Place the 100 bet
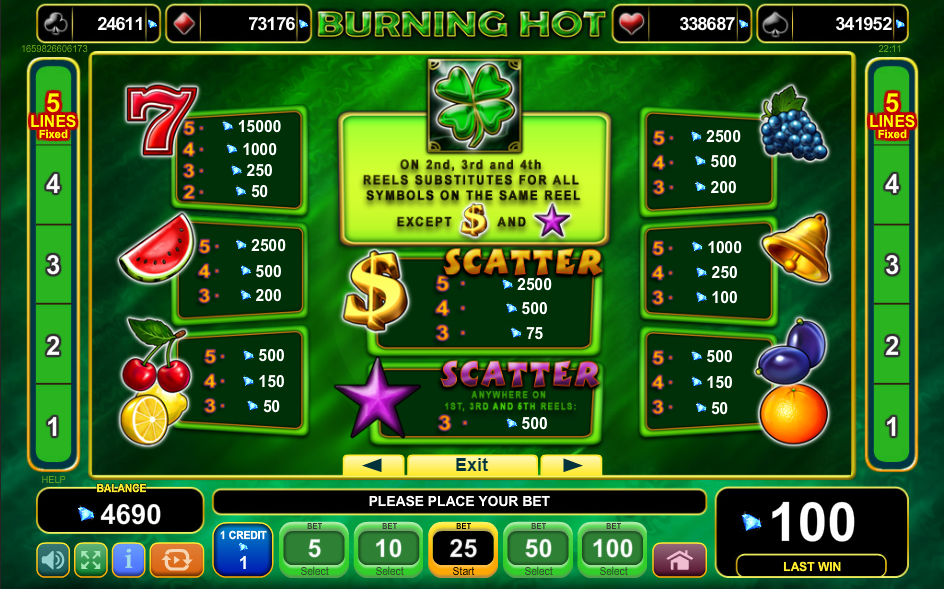The height and width of the screenshot is (589, 944). (613, 549)
